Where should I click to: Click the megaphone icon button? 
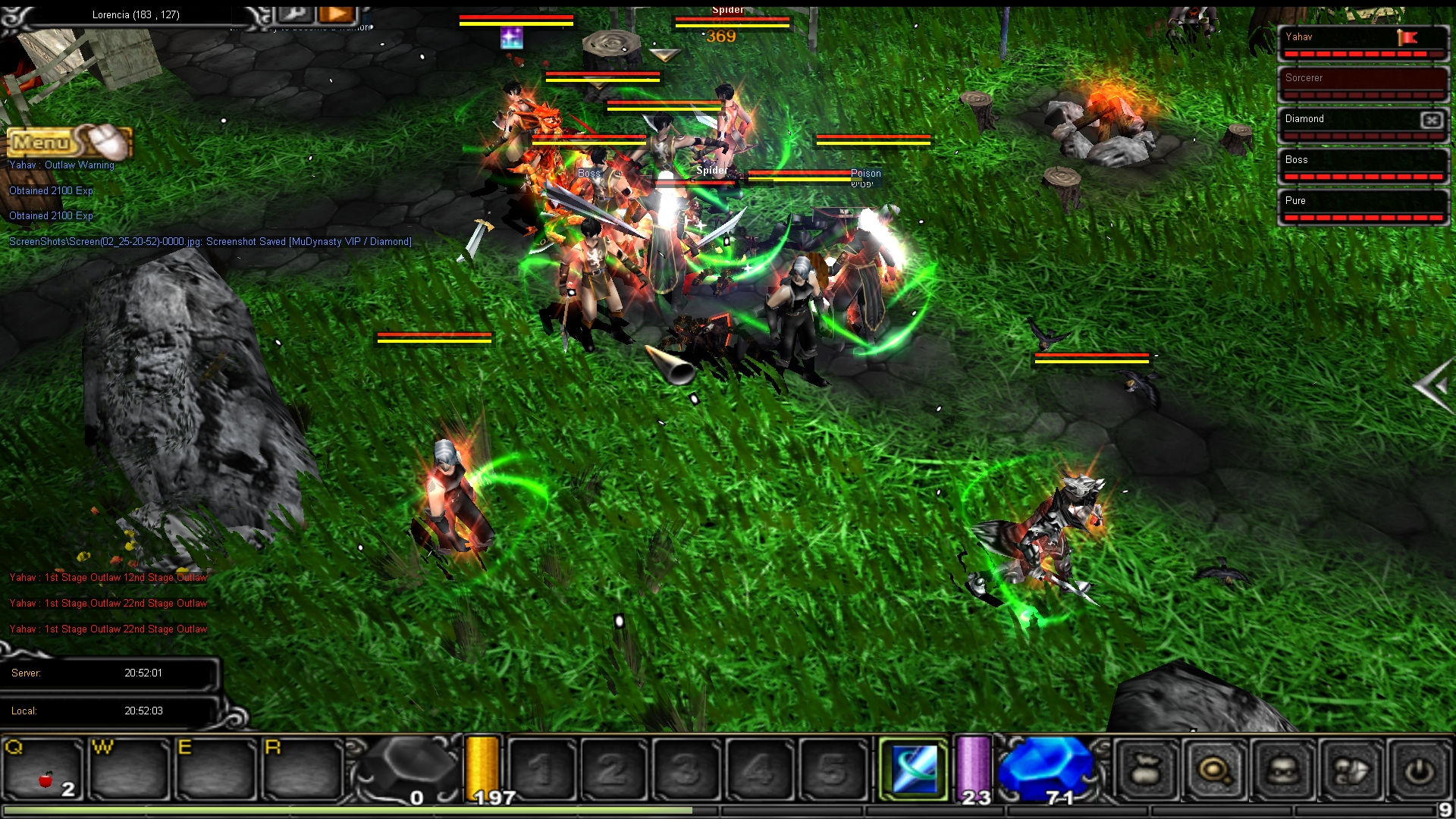1351,771
